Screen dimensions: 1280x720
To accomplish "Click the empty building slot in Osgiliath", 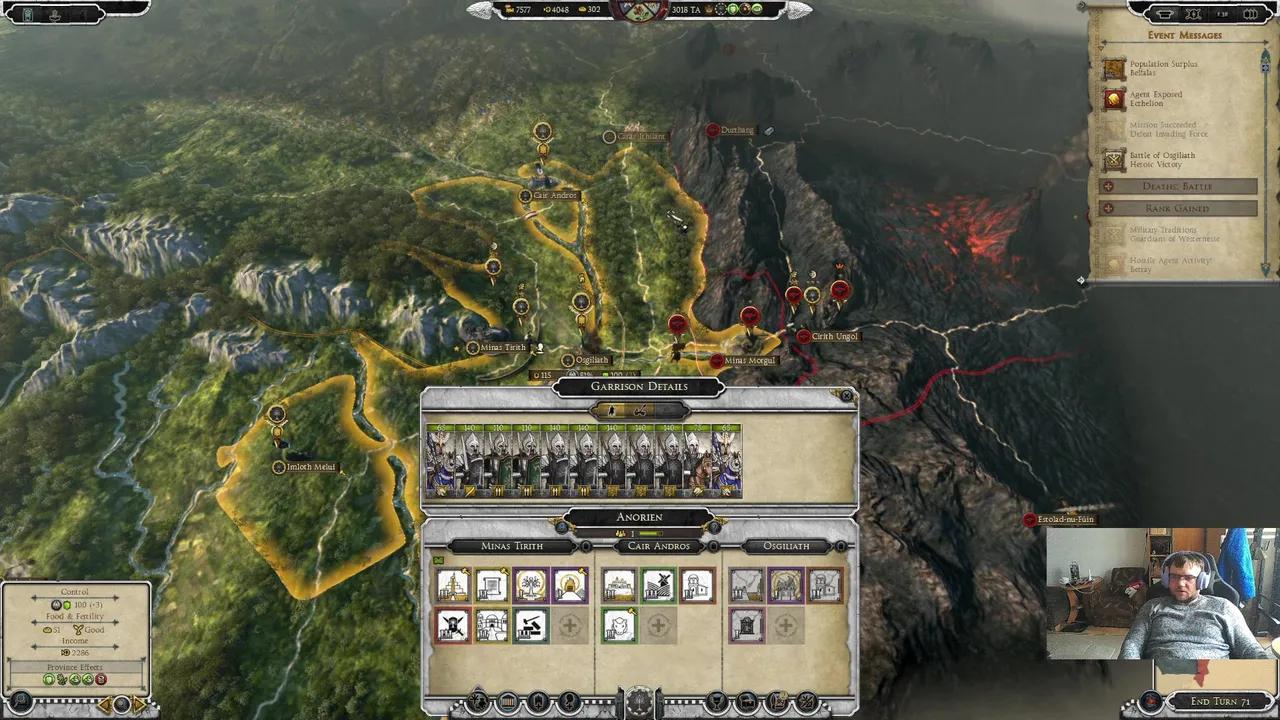I will 786,626.
